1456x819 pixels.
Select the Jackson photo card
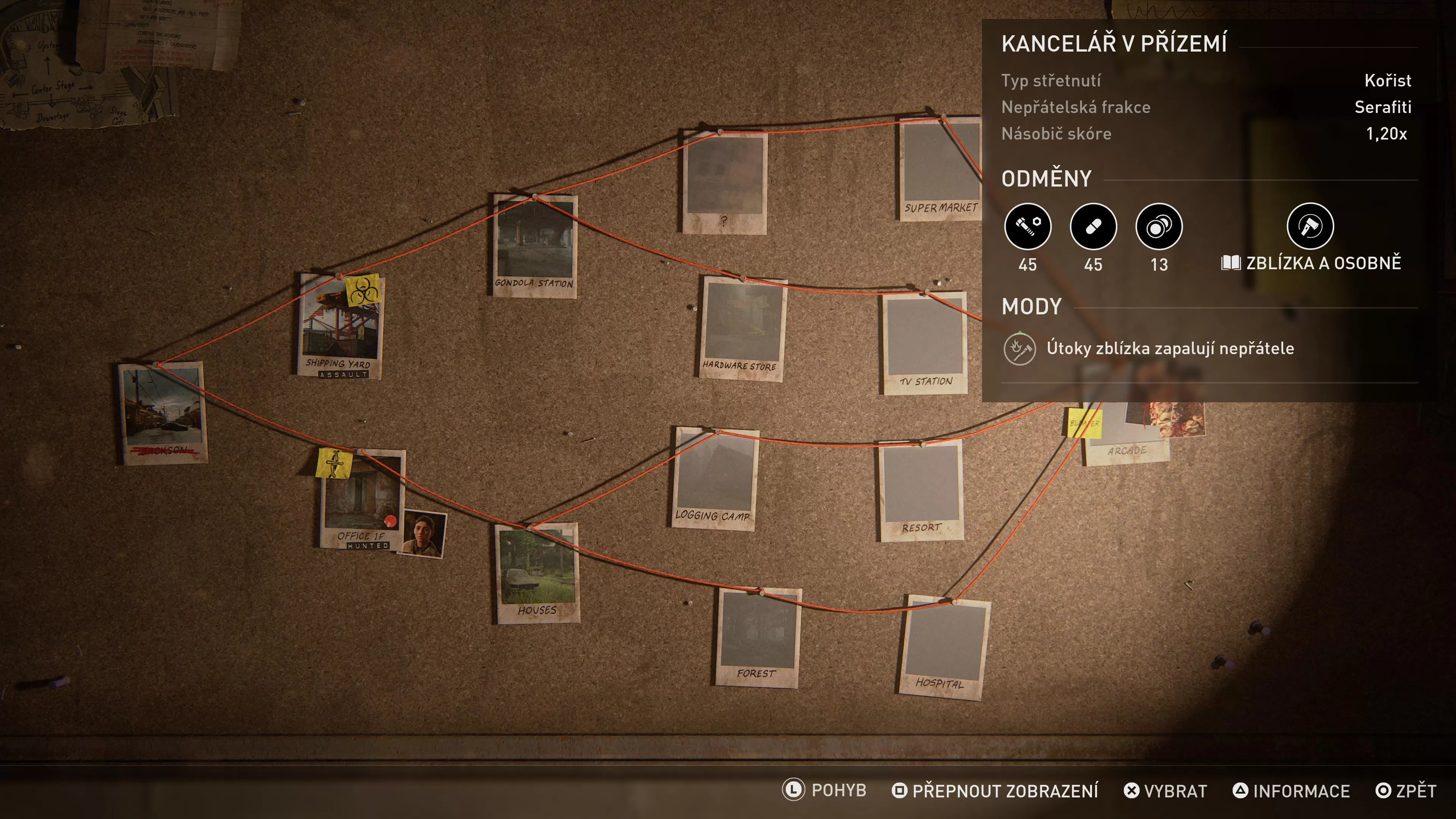click(162, 413)
